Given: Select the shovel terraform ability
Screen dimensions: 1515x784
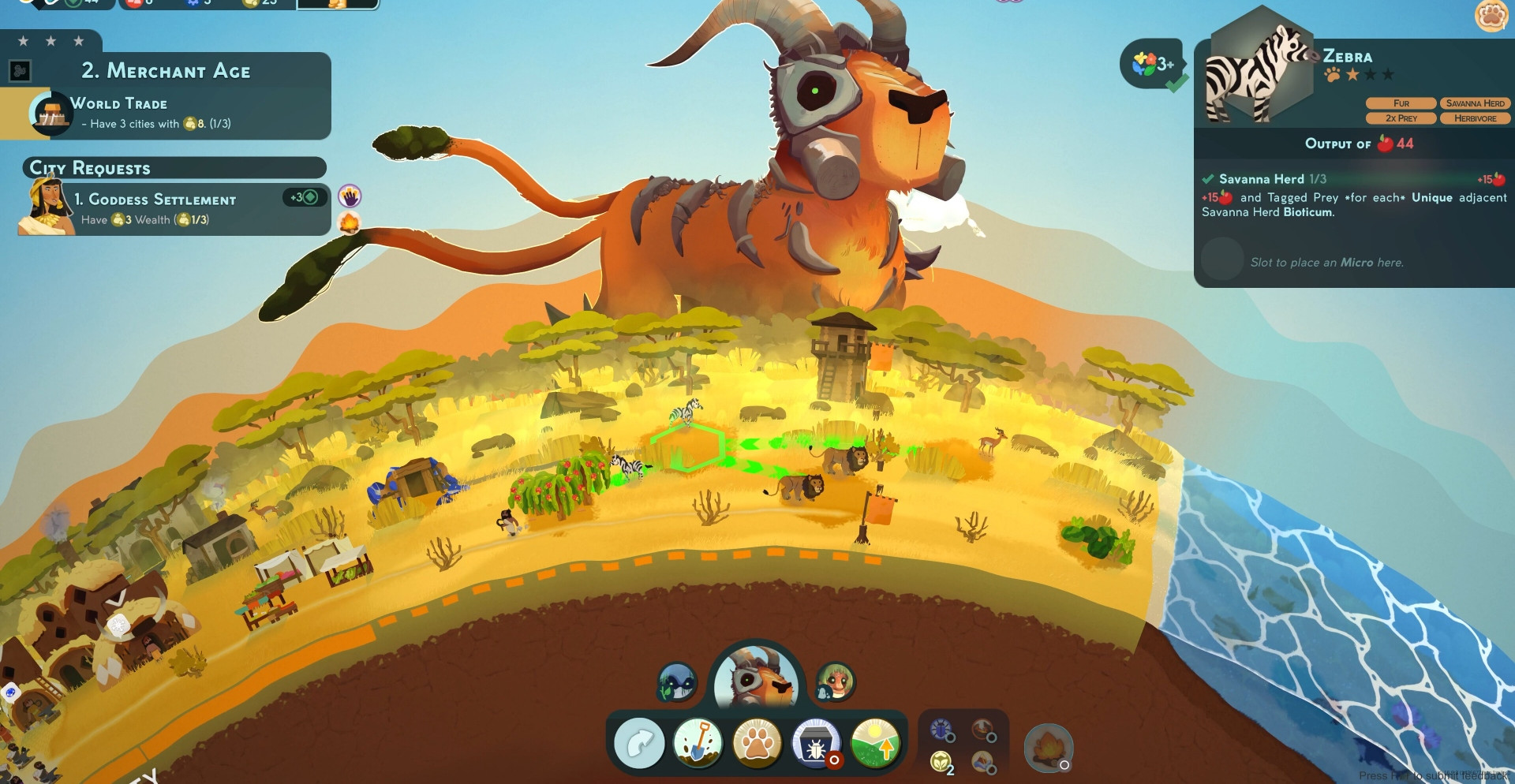Looking at the screenshot, I should tap(698, 744).
